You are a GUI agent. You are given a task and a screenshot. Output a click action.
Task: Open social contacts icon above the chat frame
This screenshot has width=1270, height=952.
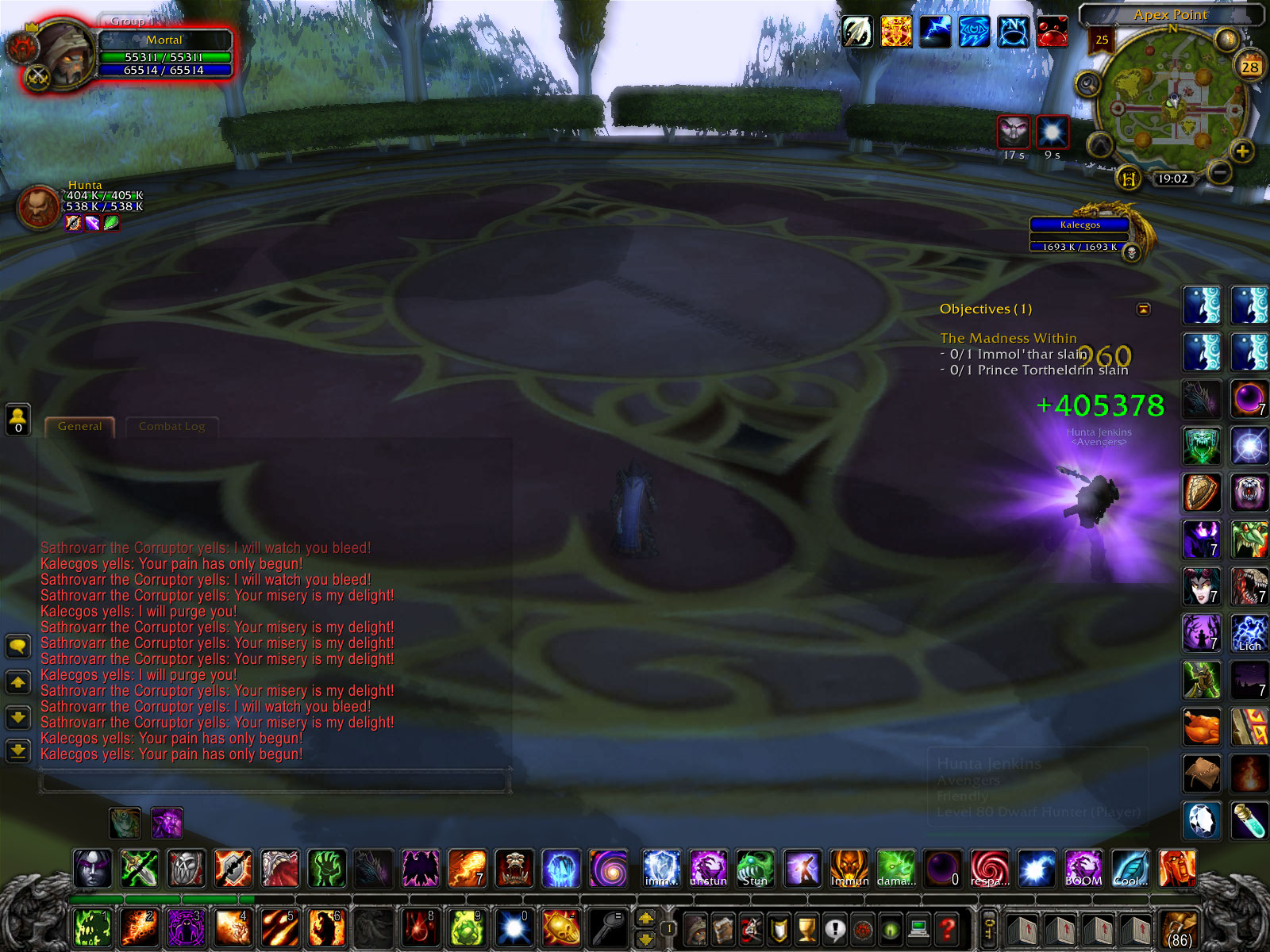coord(17,418)
